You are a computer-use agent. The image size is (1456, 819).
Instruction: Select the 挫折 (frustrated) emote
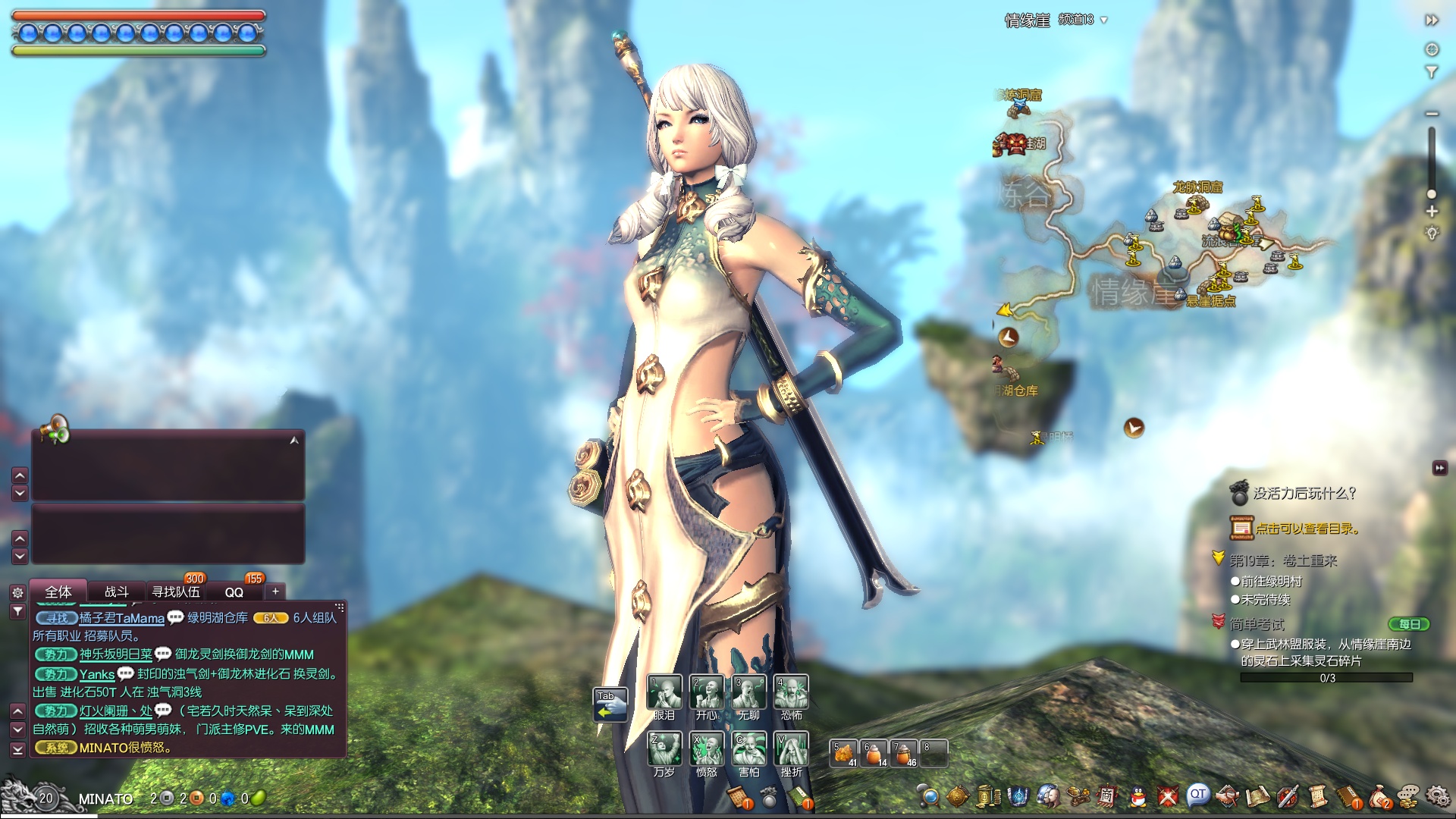pyautogui.click(x=792, y=748)
